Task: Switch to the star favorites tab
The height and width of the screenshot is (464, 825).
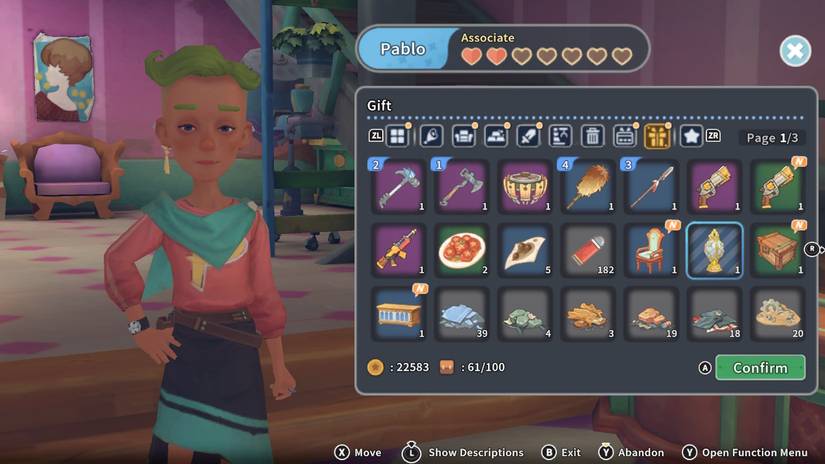Action: pos(691,136)
